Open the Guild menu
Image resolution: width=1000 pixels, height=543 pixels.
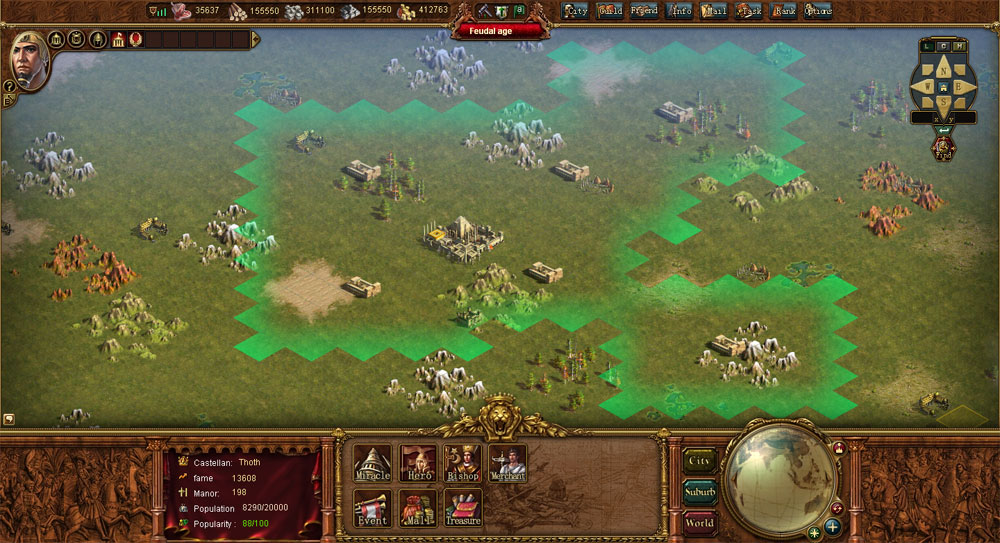click(610, 11)
